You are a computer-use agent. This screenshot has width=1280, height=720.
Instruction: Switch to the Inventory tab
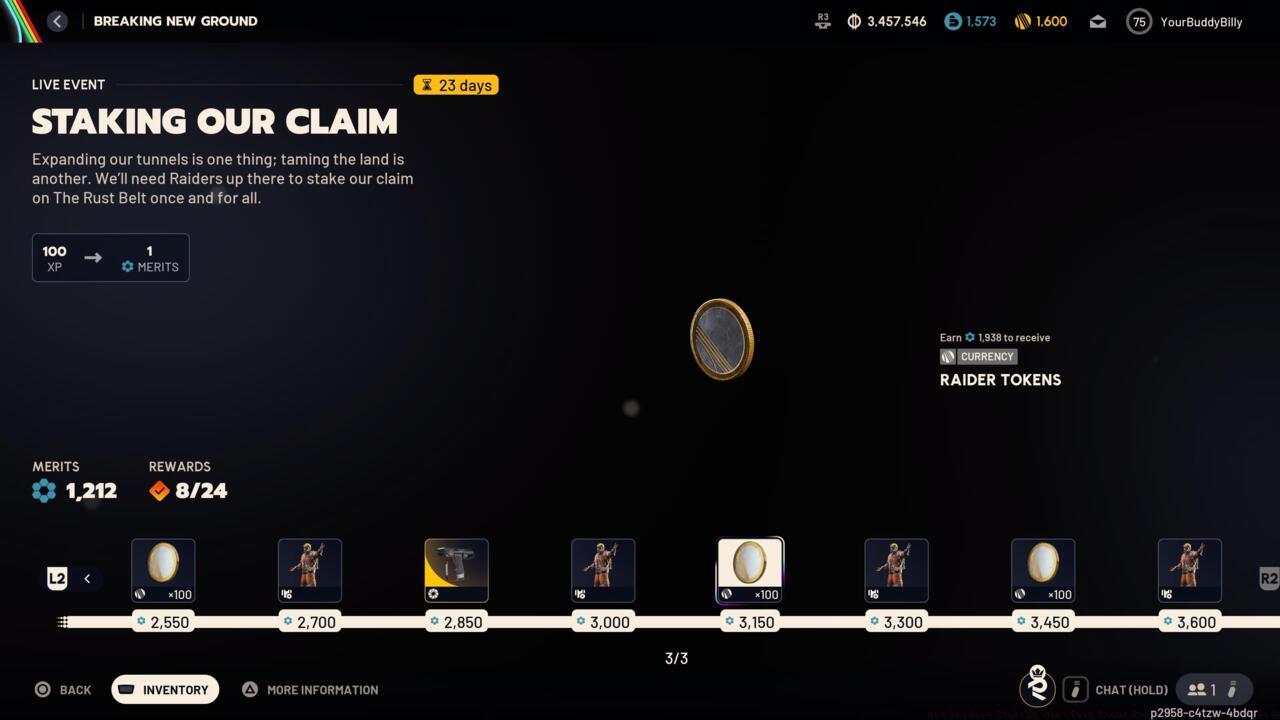(x=164, y=689)
